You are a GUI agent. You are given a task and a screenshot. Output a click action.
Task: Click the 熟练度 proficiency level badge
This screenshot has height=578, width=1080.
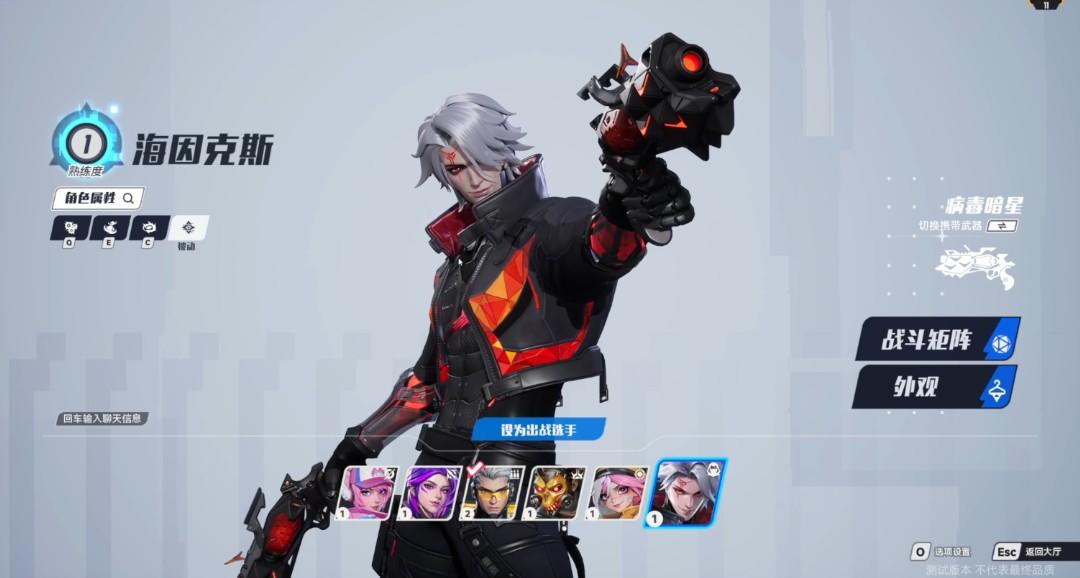coord(87,142)
